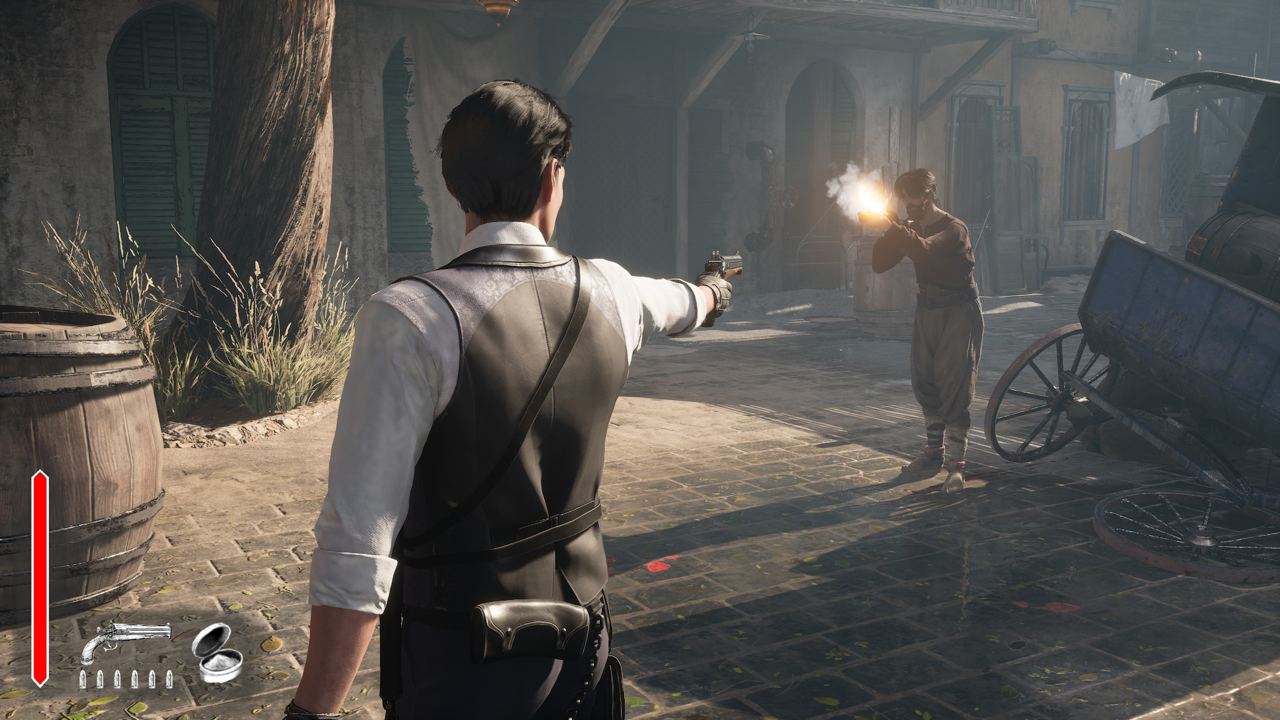Click the middle bullet of the ammo indicator
1280x720 pixels.
tap(124, 678)
